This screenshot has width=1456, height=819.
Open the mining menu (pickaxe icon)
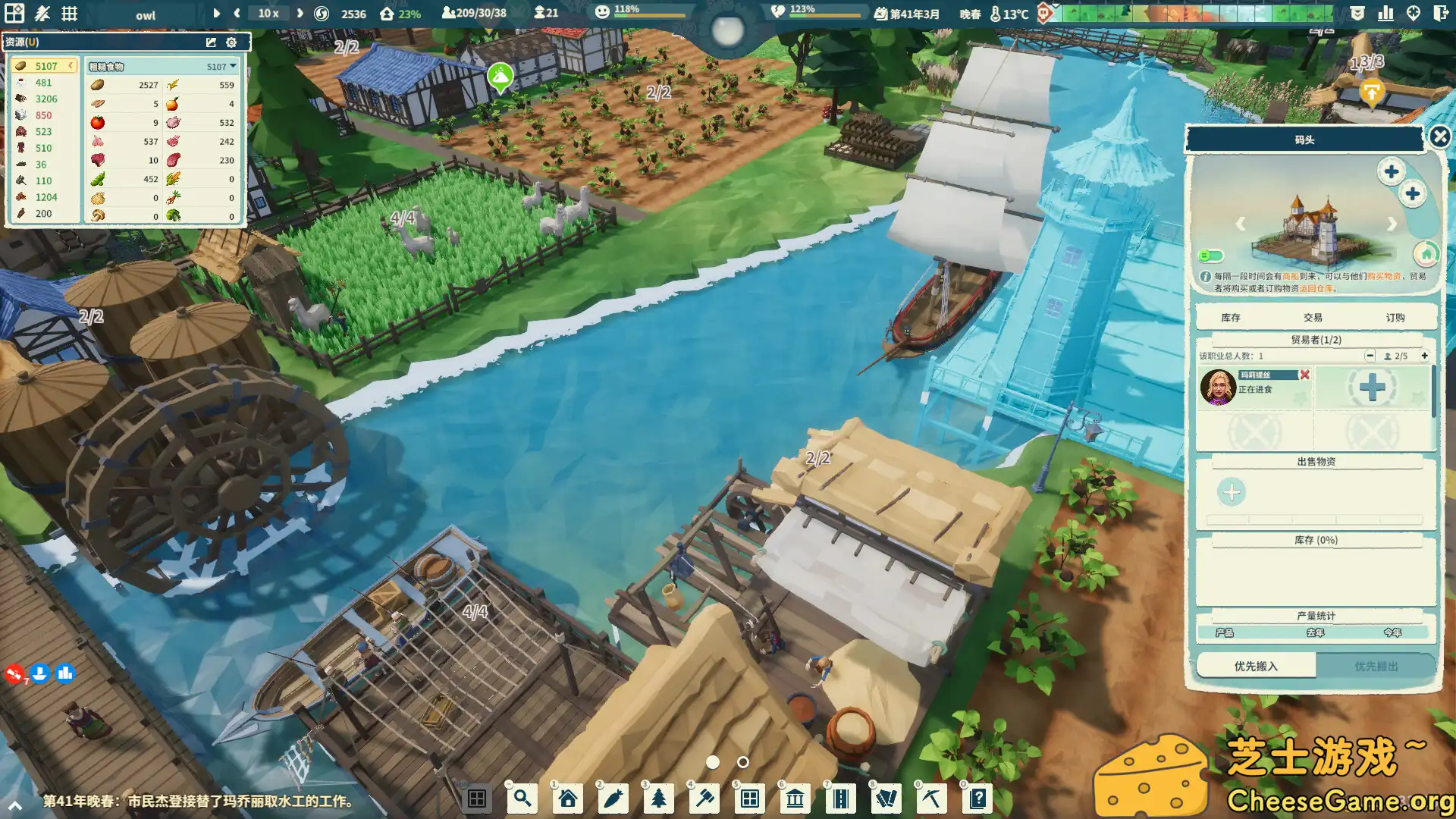pos(931,799)
